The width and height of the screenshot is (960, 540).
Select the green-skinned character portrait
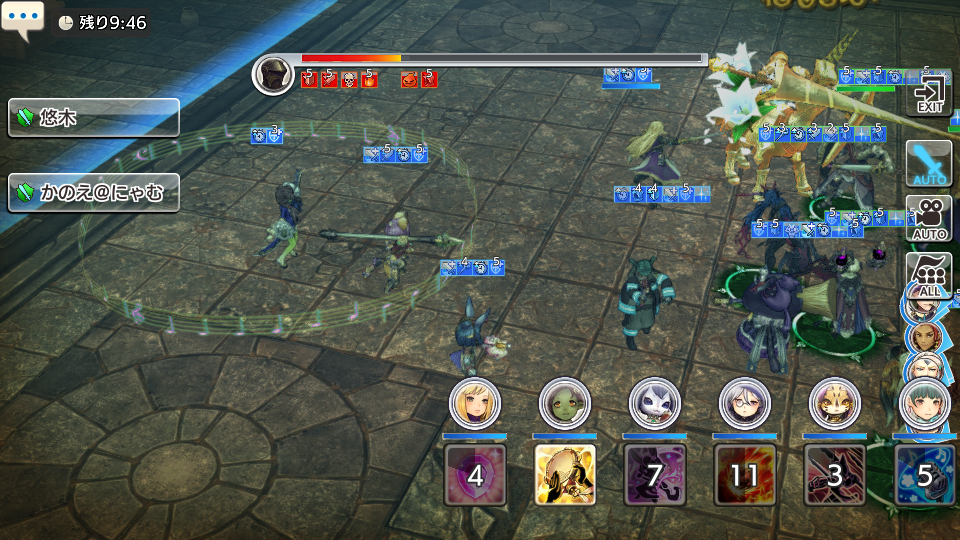pyautogui.click(x=564, y=403)
